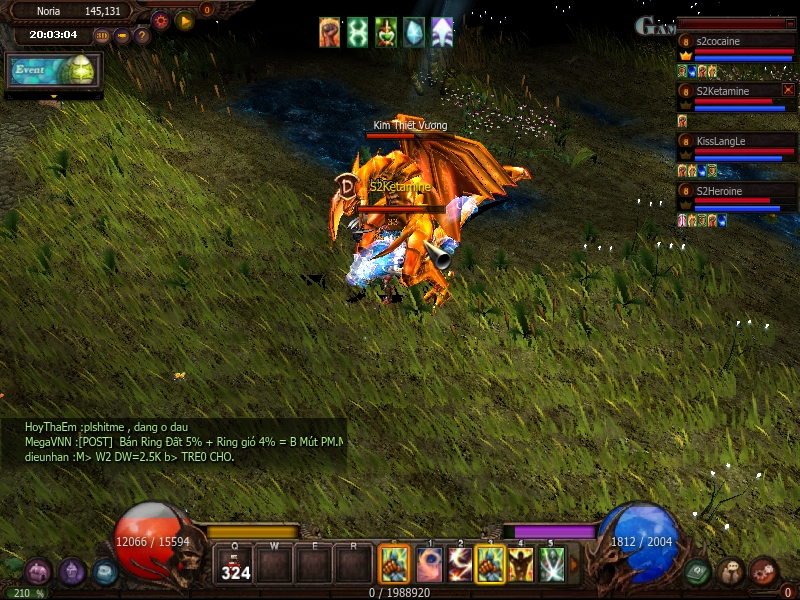Image resolution: width=800 pixels, height=600 pixels.
Task: Select the Q slot potion with 324 count
Action: click(x=235, y=565)
